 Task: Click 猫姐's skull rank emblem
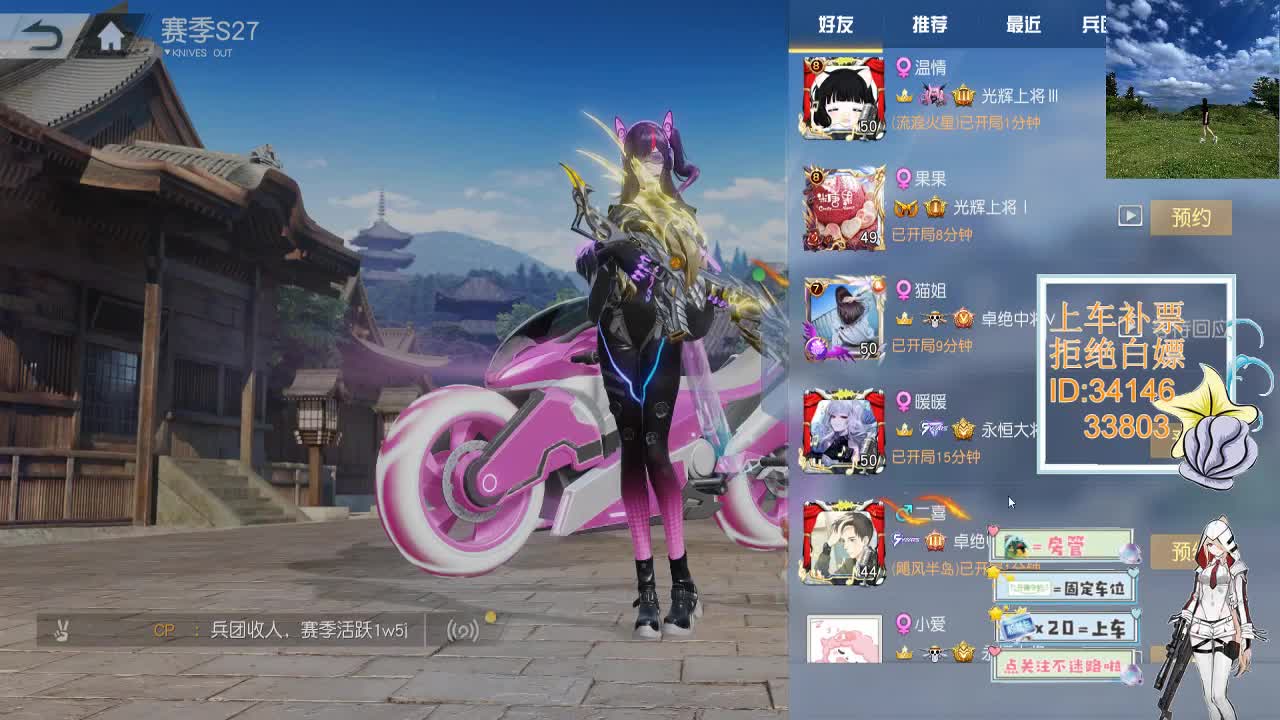coord(934,318)
